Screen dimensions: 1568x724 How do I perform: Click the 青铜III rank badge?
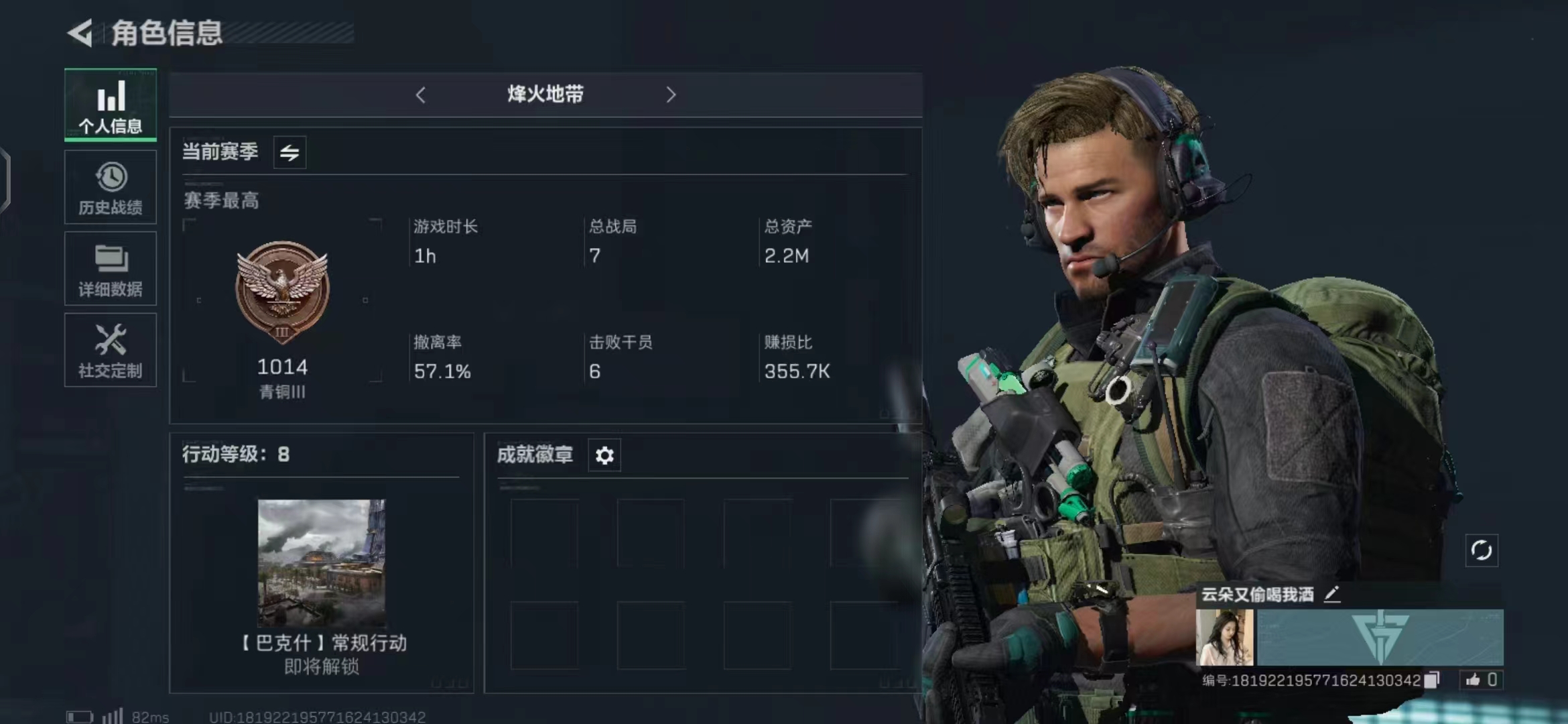[282, 292]
